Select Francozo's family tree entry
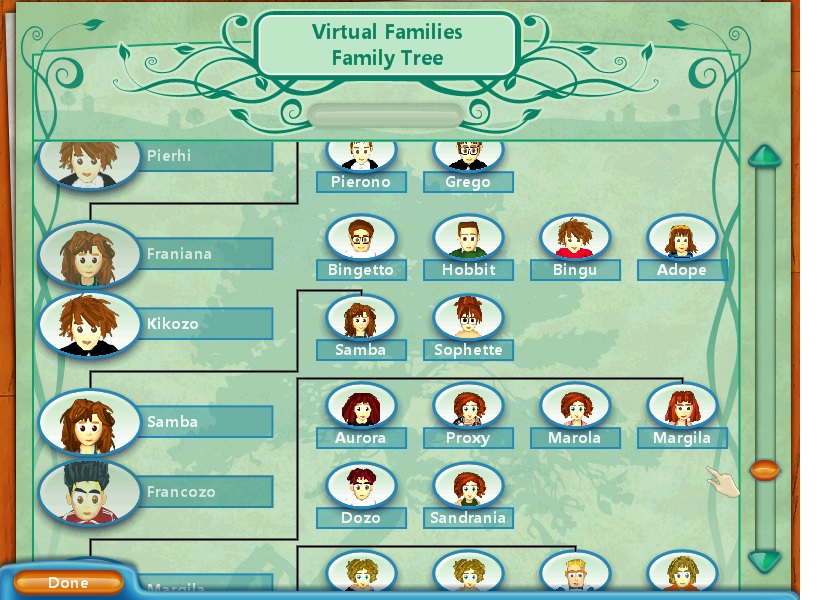 coord(89,492)
